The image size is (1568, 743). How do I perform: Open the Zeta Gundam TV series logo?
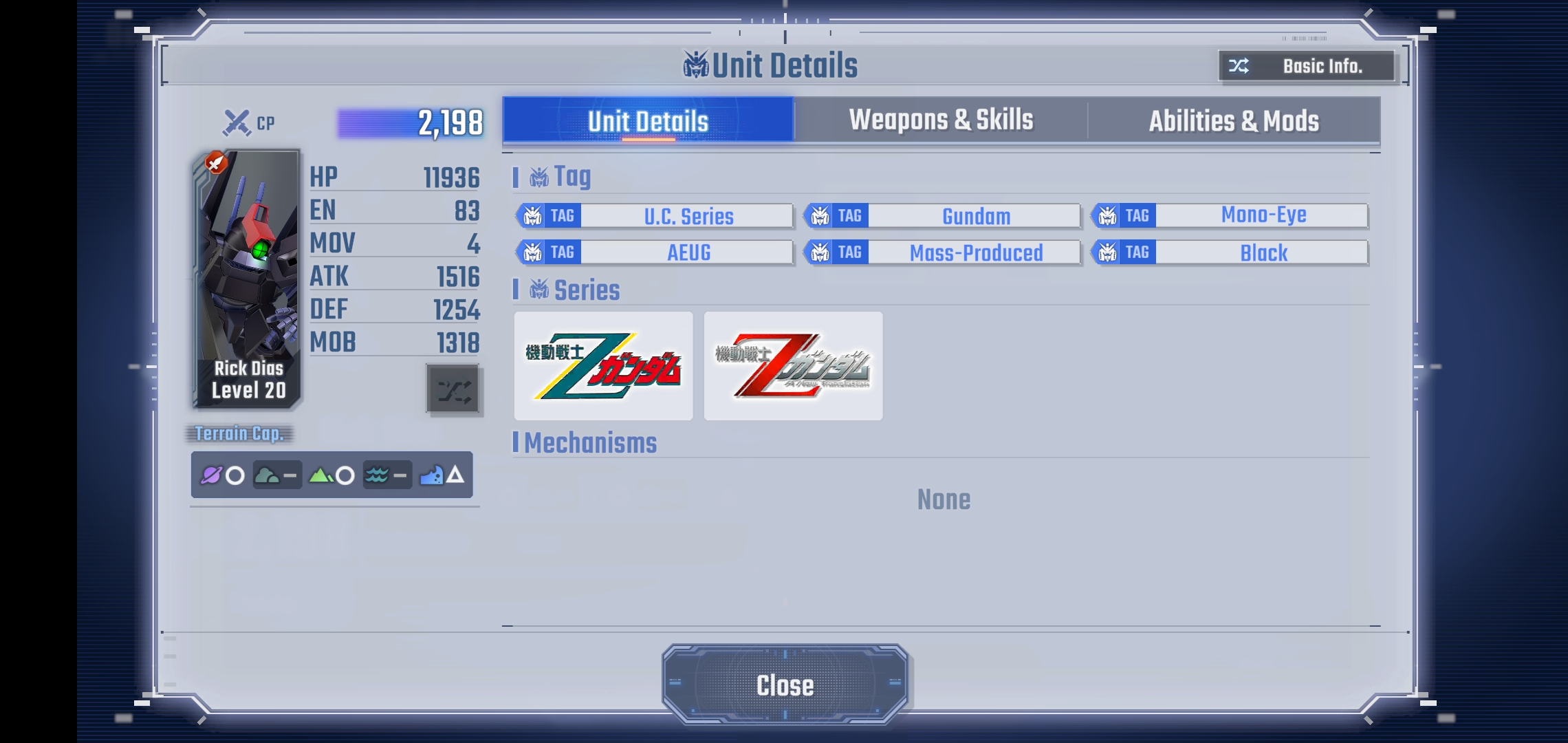[603, 366]
